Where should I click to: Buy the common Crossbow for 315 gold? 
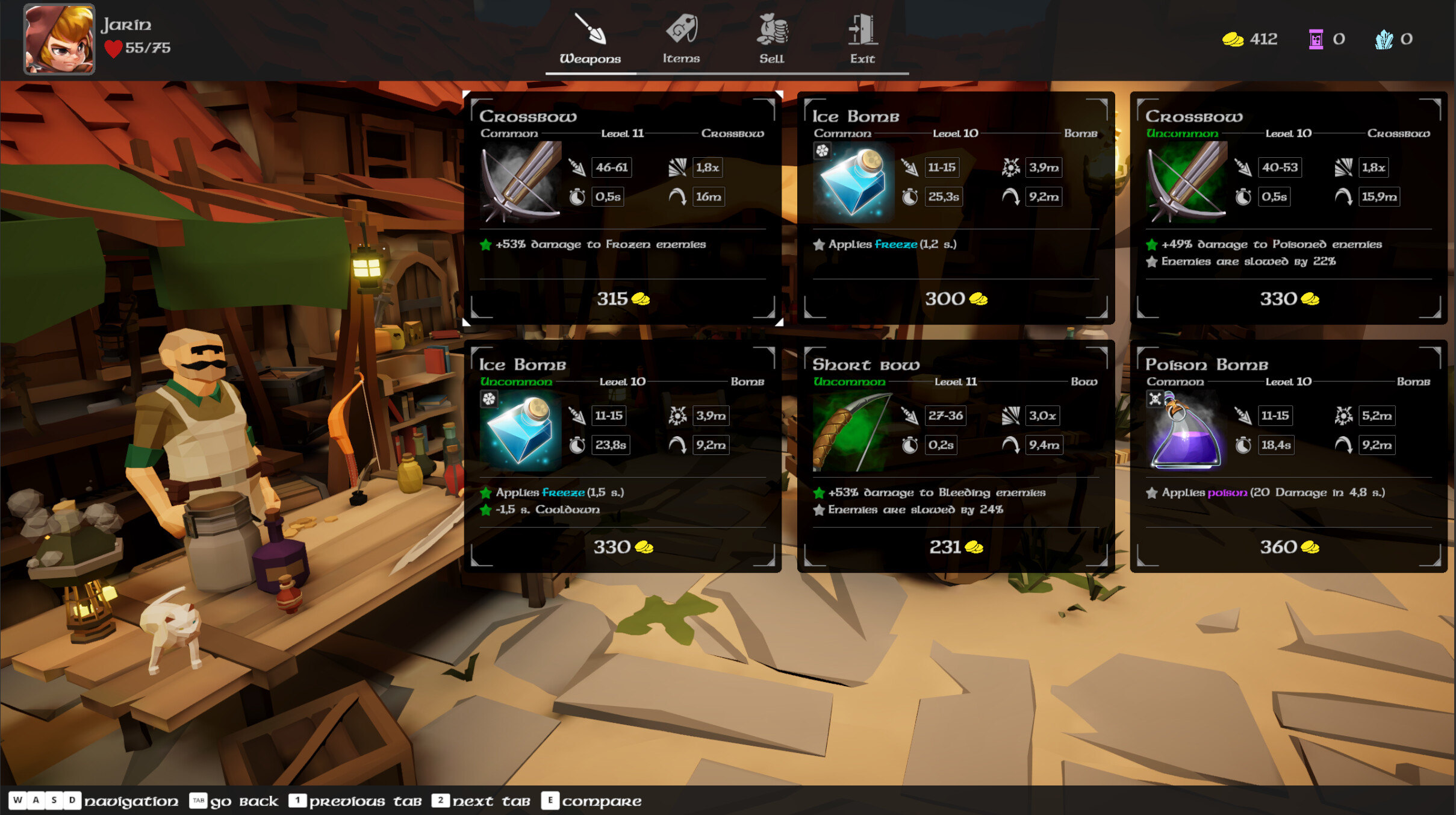point(623,299)
